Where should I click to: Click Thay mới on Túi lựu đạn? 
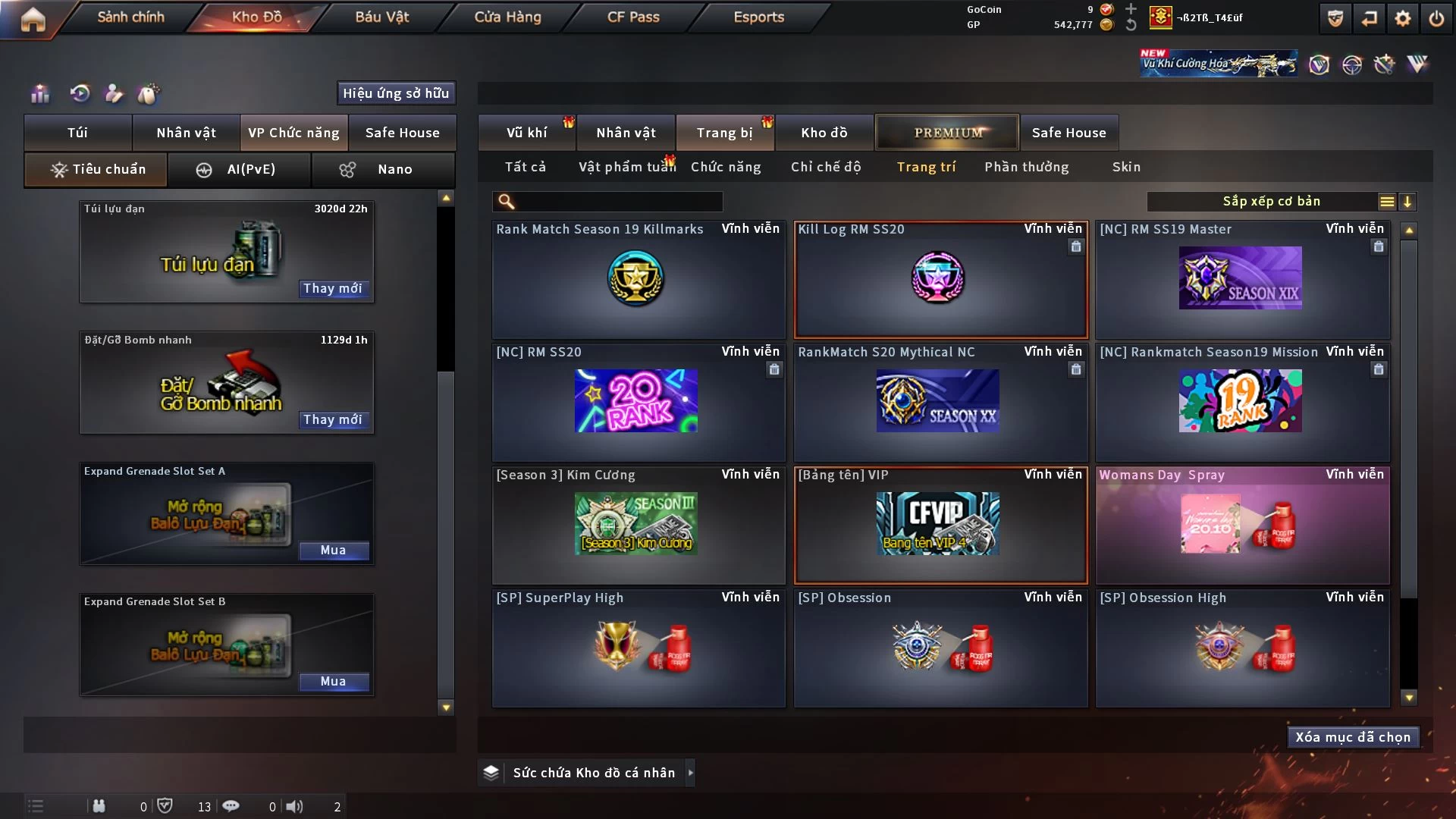(x=332, y=288)
